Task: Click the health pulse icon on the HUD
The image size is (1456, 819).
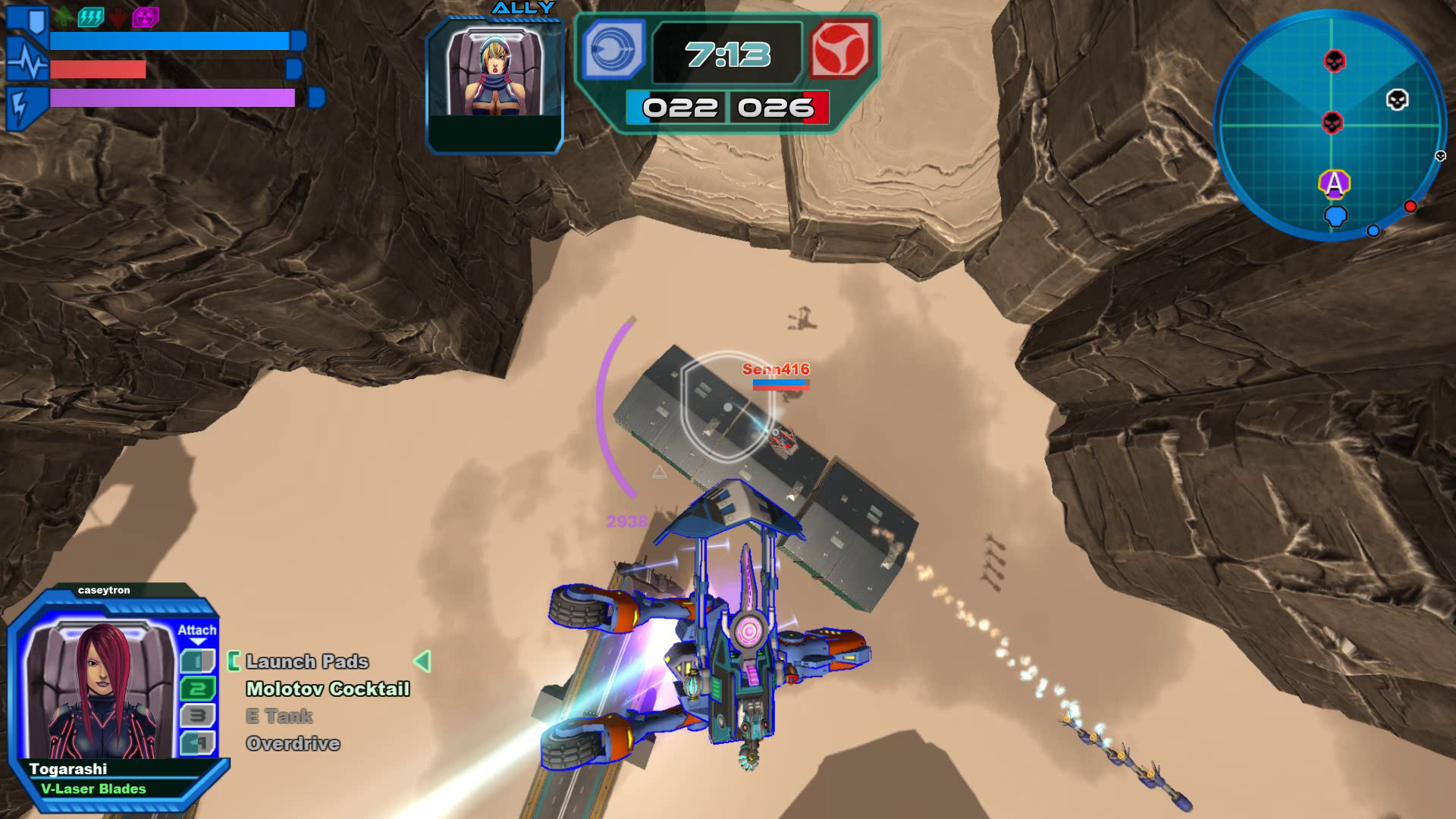Action: pos(27,64)
